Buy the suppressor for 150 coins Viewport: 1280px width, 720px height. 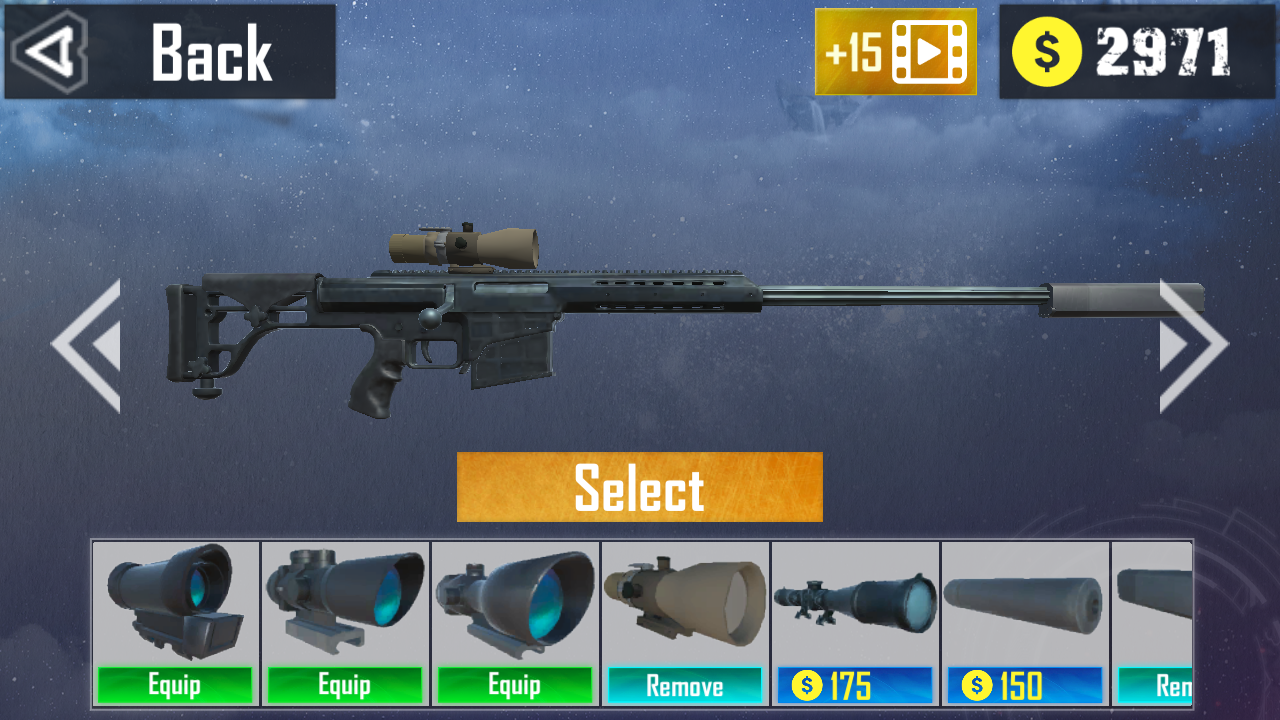click(1025, 686)
